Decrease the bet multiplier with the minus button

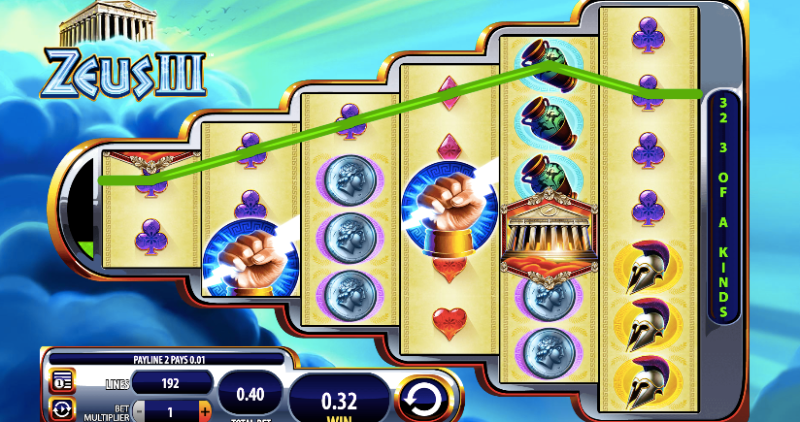138,410
